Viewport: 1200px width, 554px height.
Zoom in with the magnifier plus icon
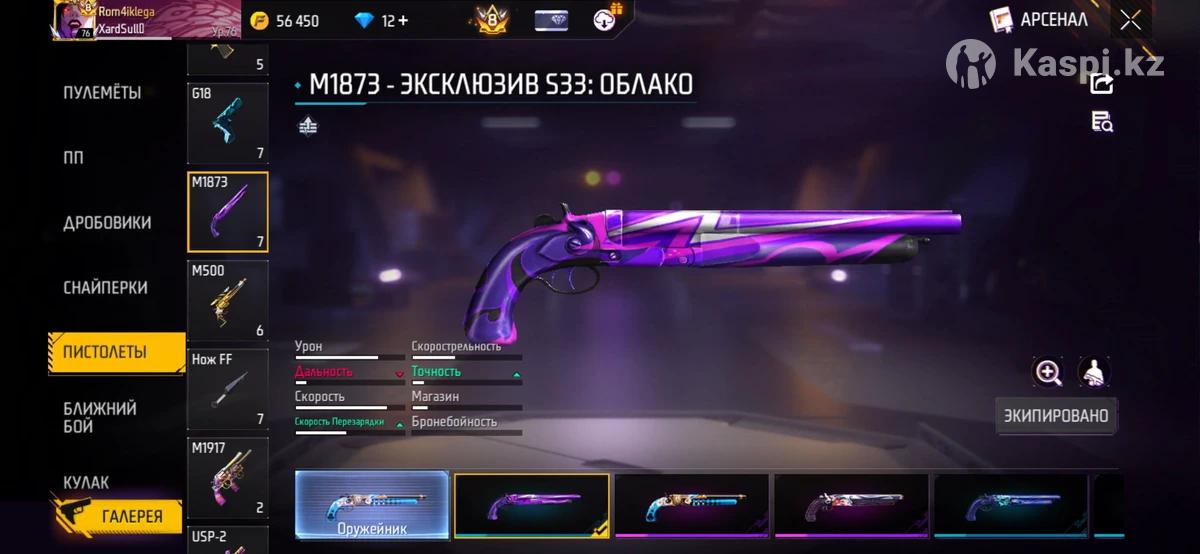1047,372
